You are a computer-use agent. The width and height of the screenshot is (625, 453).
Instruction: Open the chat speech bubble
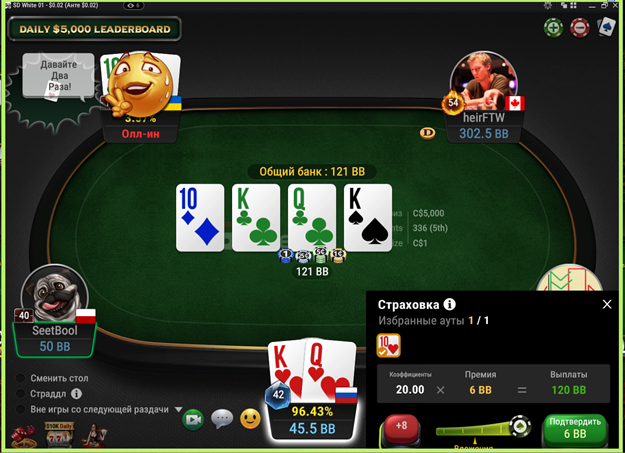point(221,420)
